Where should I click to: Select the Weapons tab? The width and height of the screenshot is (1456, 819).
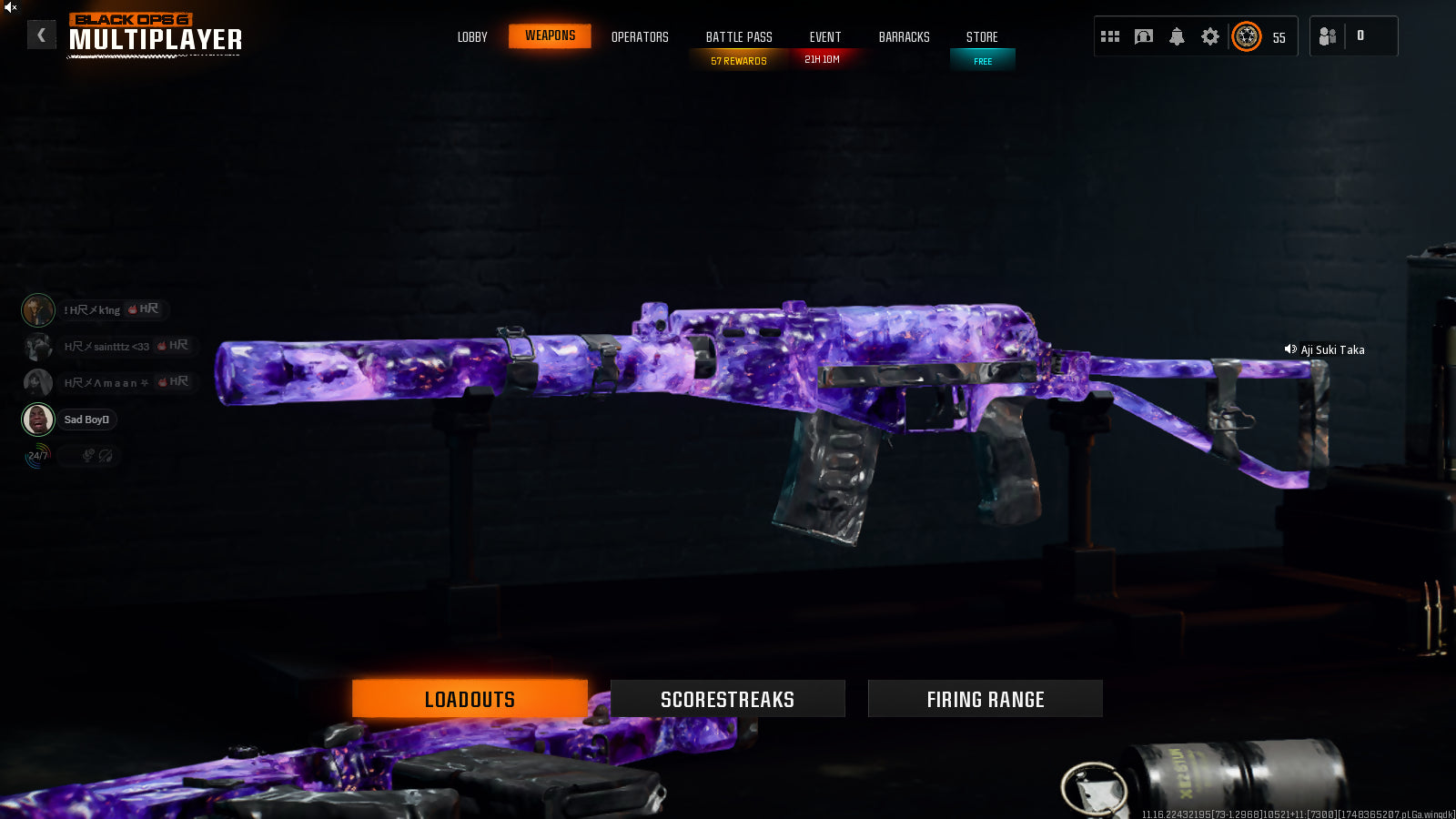(x=550, y=36)
